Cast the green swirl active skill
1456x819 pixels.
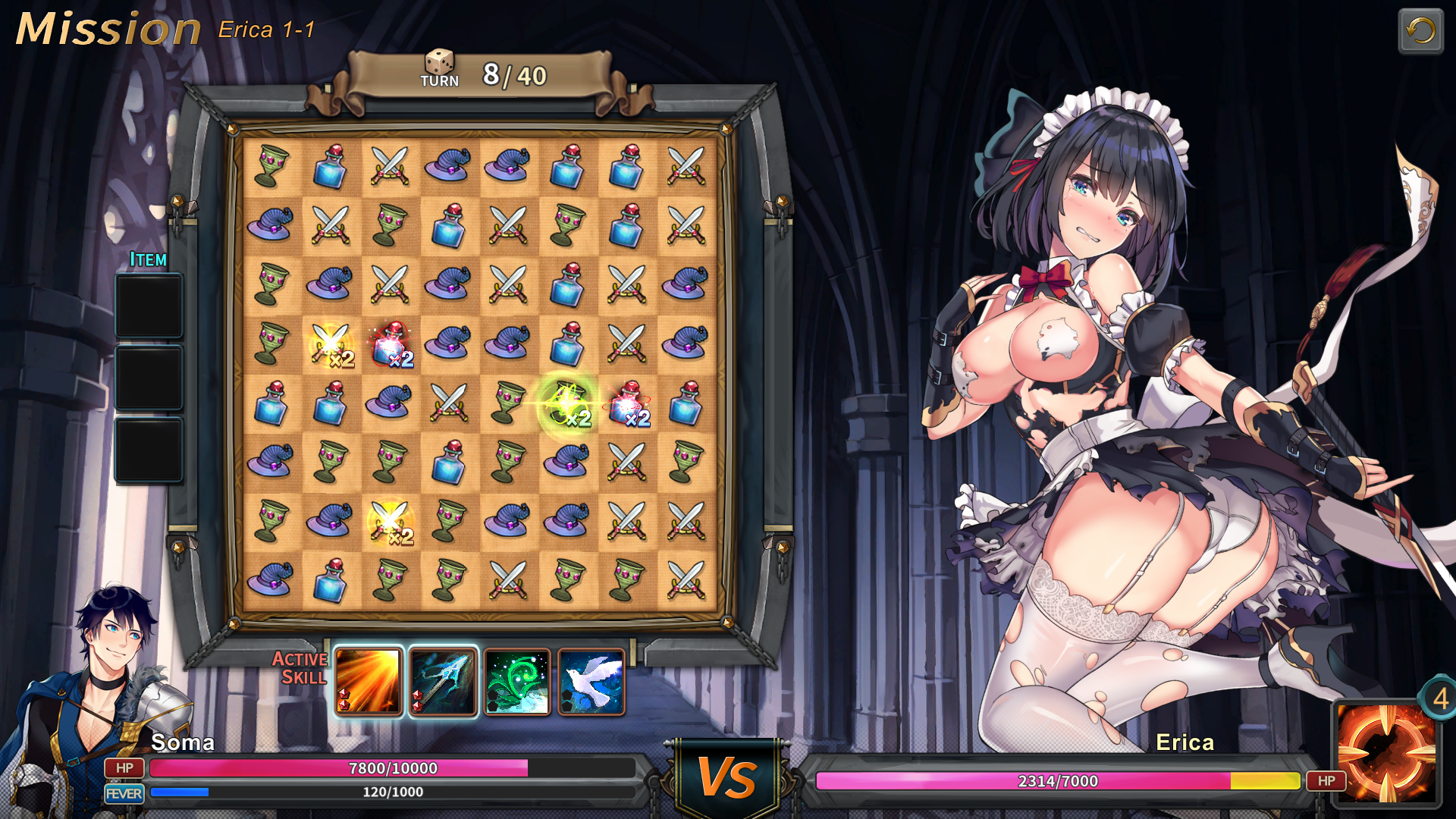point(517,682)
